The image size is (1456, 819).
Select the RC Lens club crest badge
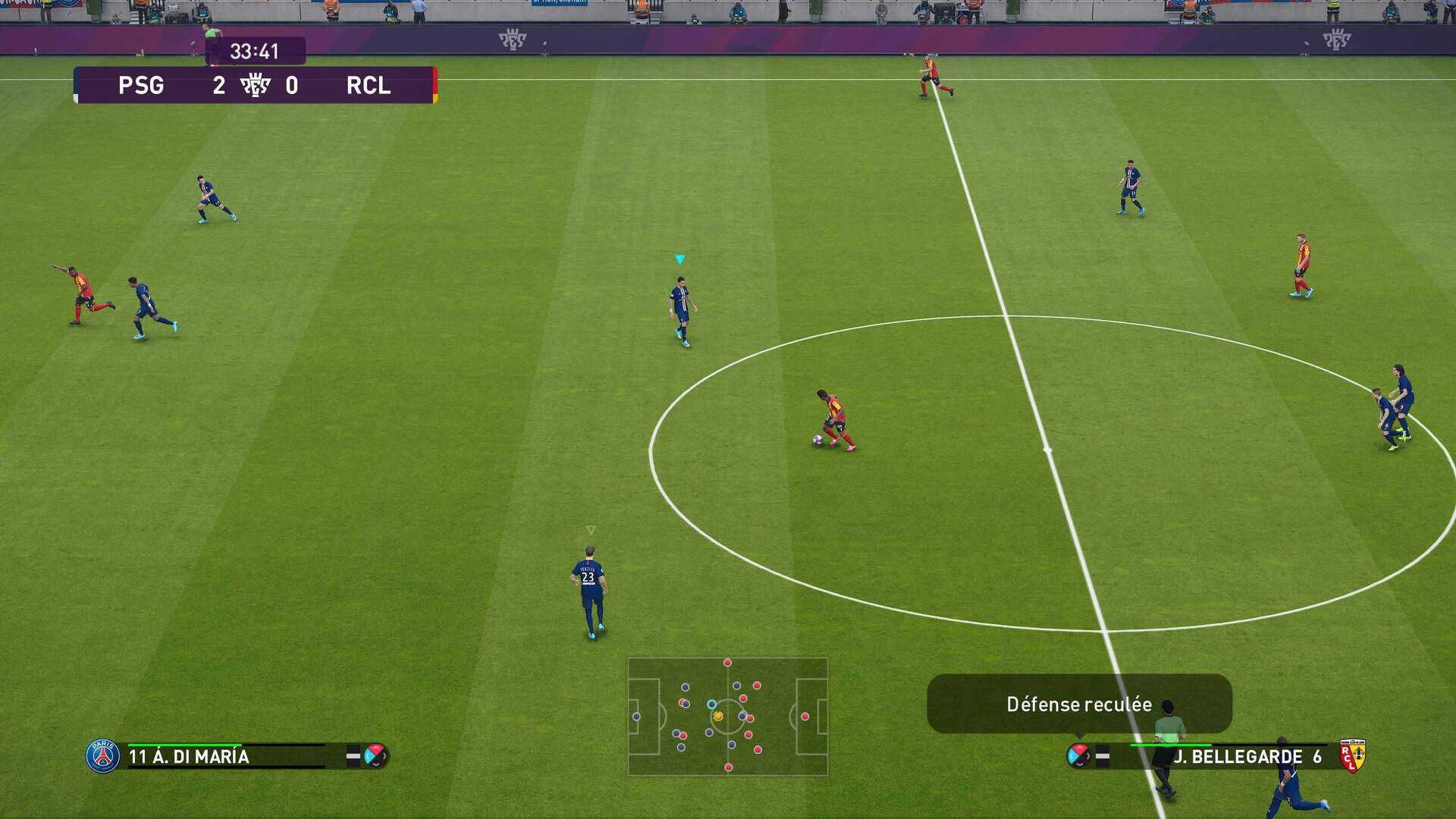click(1352, 755)
